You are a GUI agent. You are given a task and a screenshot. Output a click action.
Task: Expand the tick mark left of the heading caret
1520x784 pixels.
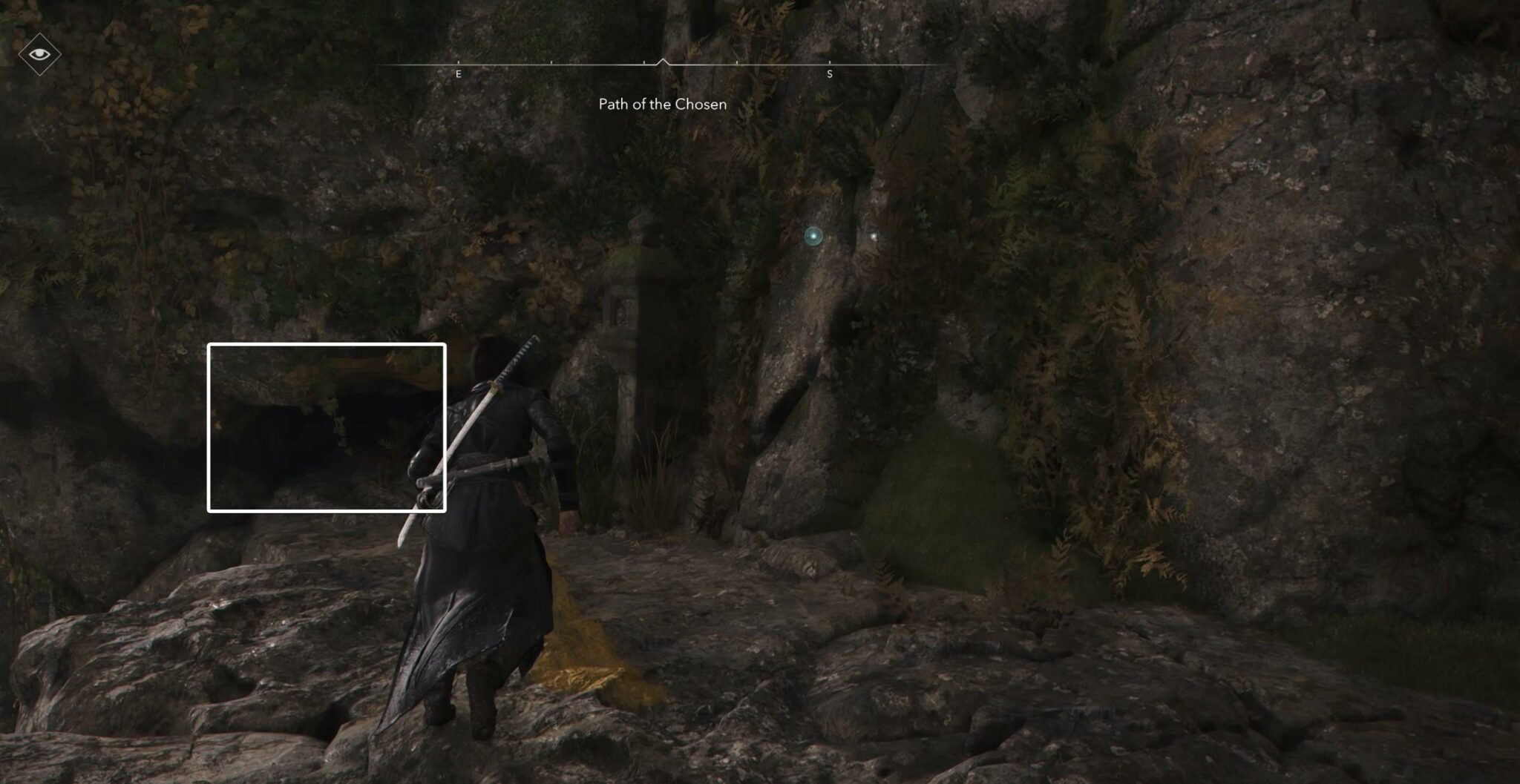(x=643, y=63)
